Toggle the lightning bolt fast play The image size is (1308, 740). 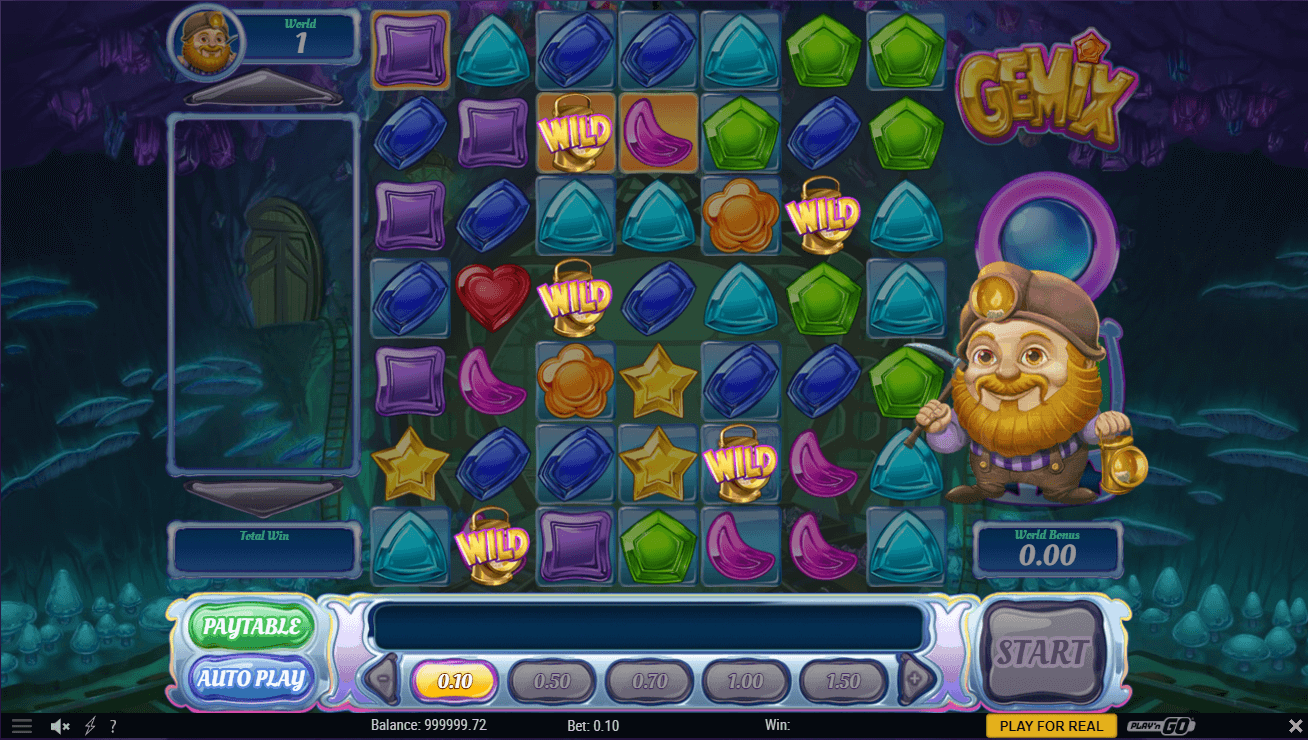(x=90, y=726)
